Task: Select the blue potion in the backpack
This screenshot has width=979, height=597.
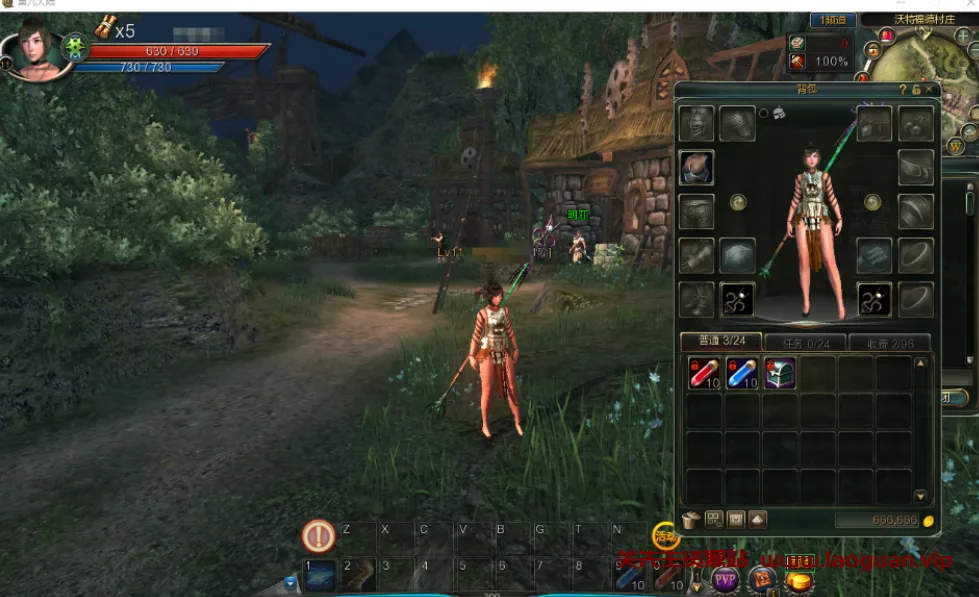Action: (x=741, y=373)
